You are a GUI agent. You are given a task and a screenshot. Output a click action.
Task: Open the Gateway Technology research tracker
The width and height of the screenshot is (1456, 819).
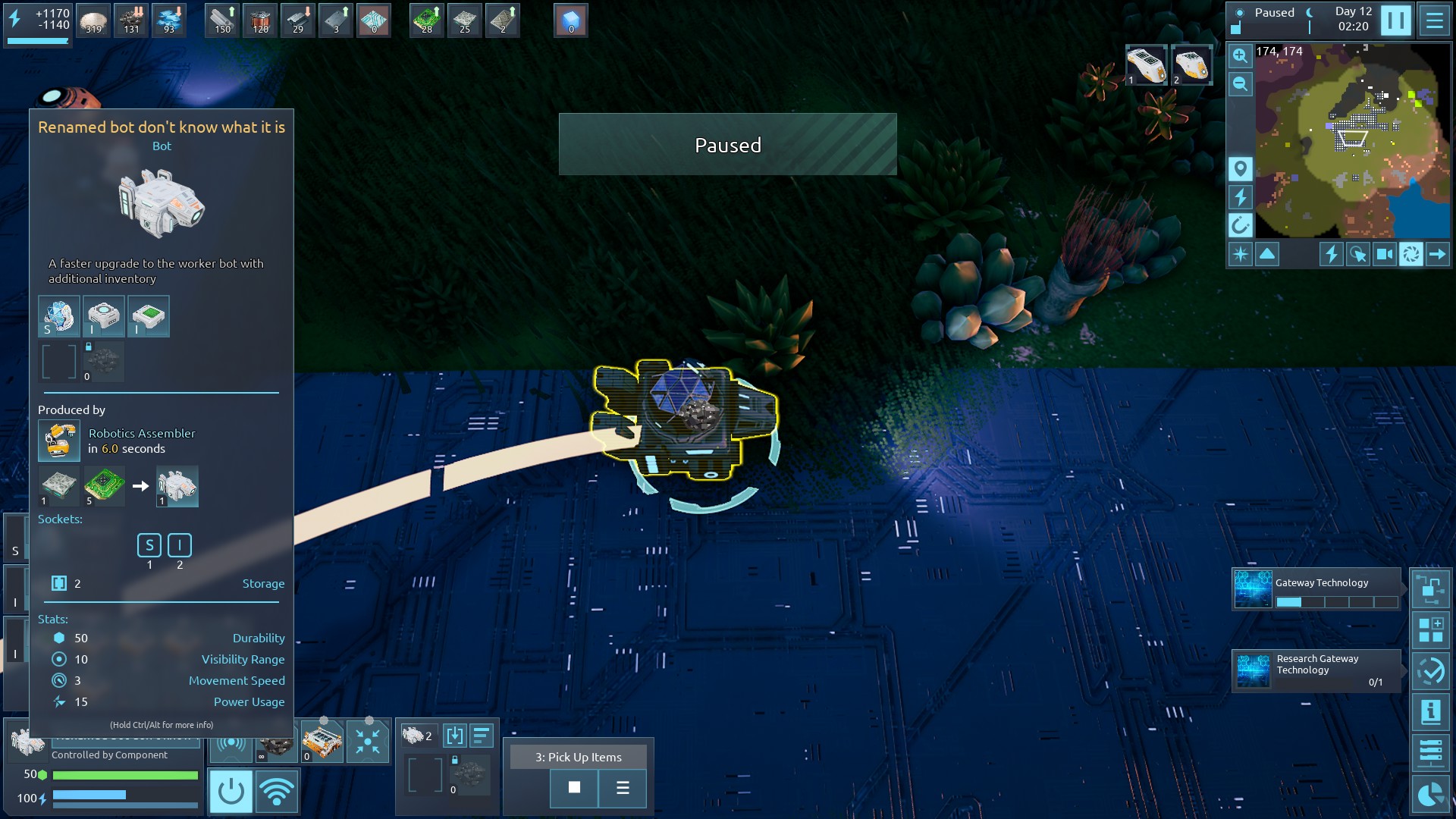pos(1316,589)
